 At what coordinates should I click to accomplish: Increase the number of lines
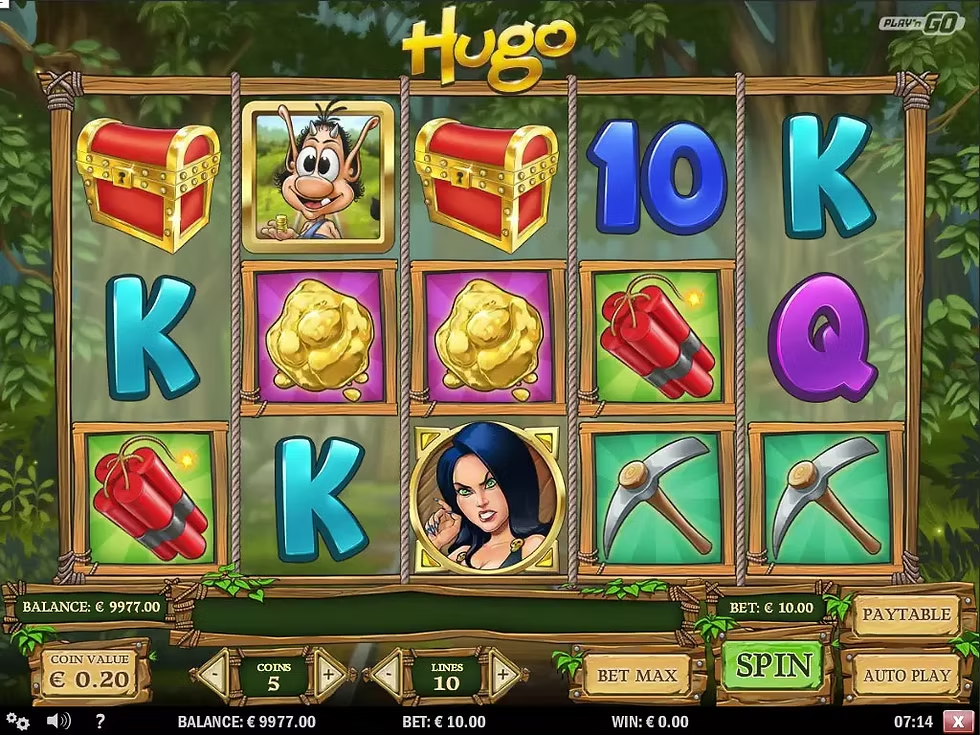(503, 676)
